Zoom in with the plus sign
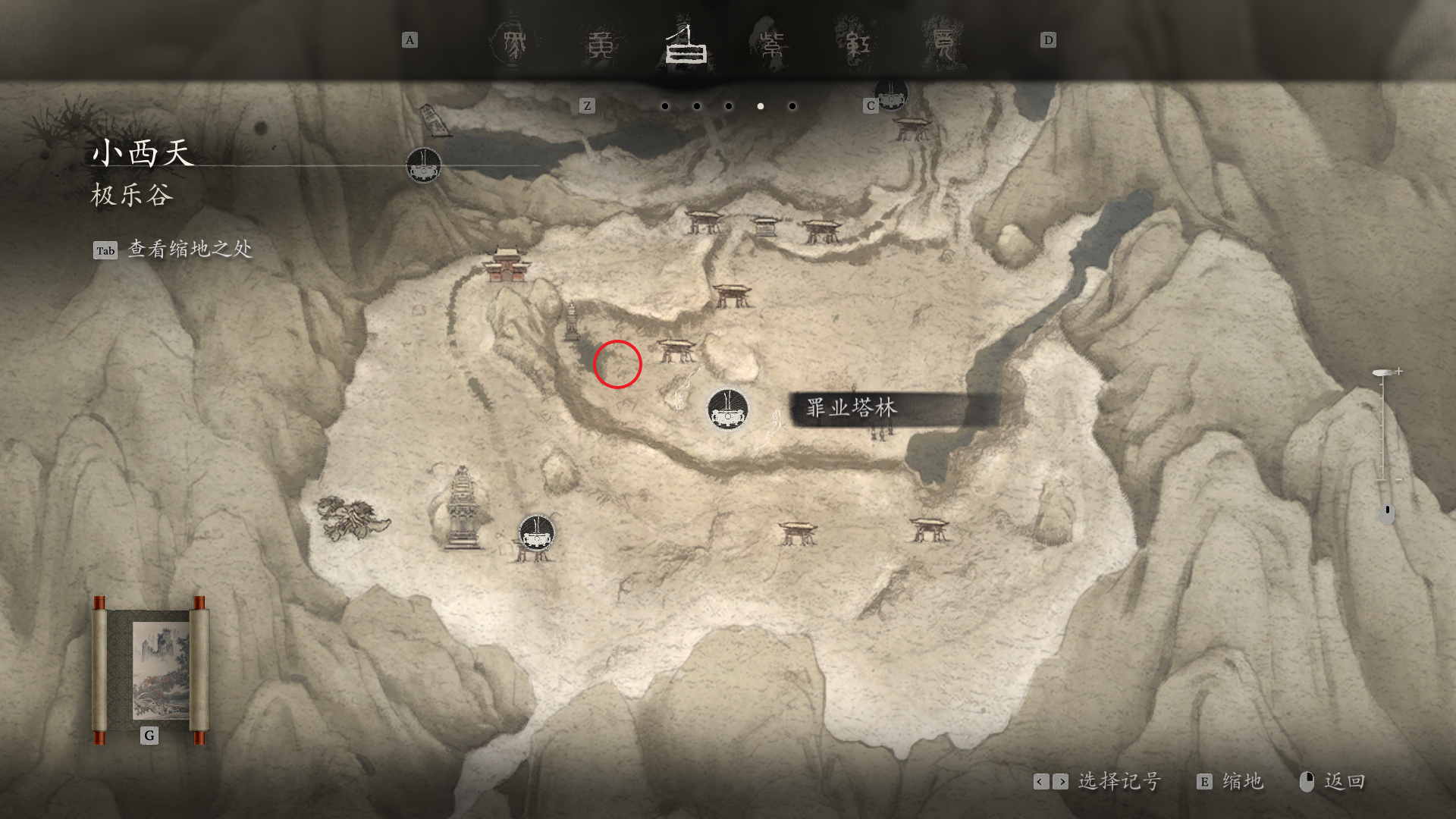The height and width of the screenshot is (819, 1456). (x=1399, y=372)
